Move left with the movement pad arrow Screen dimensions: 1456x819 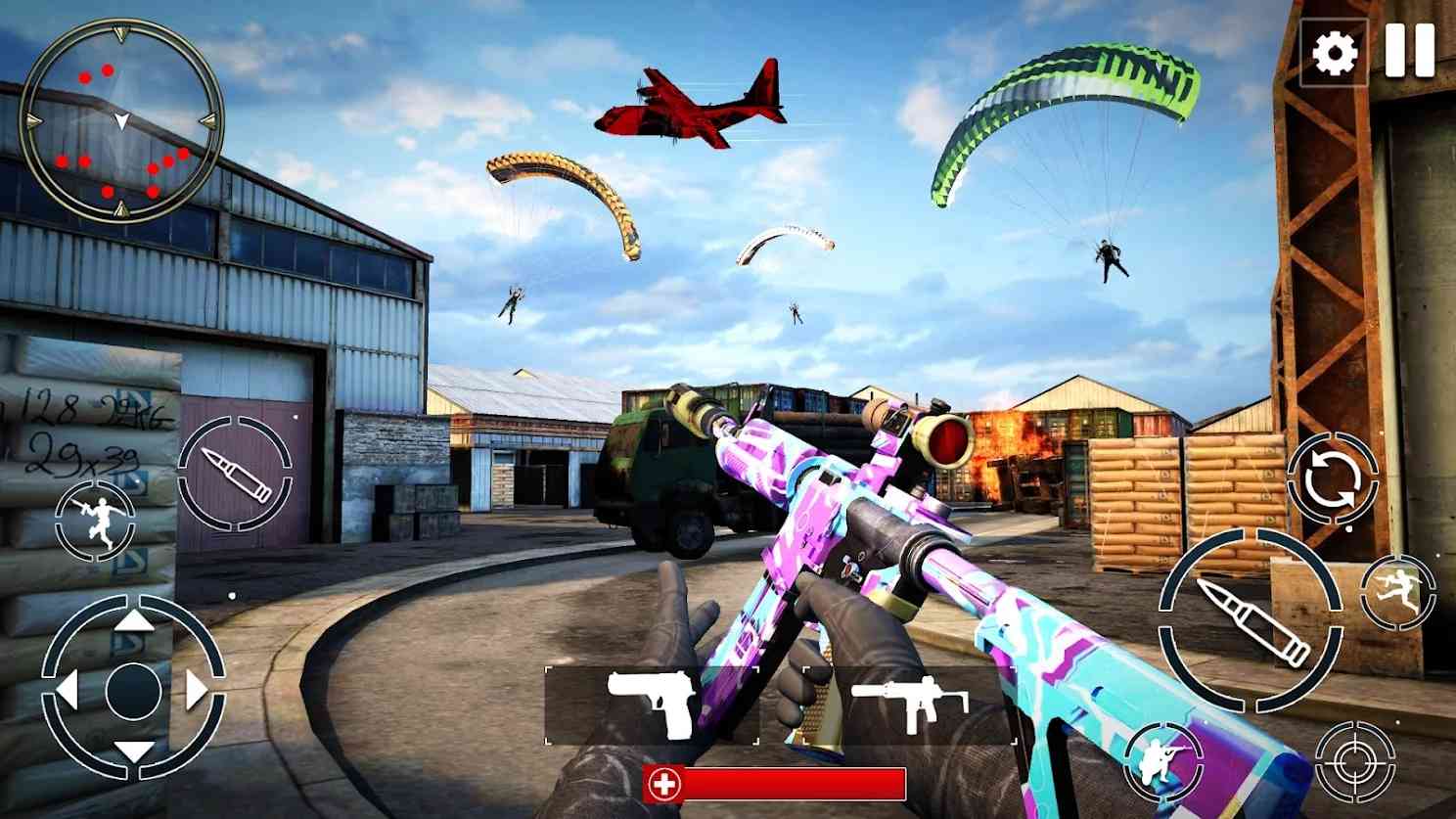click(x=67, y=690)
